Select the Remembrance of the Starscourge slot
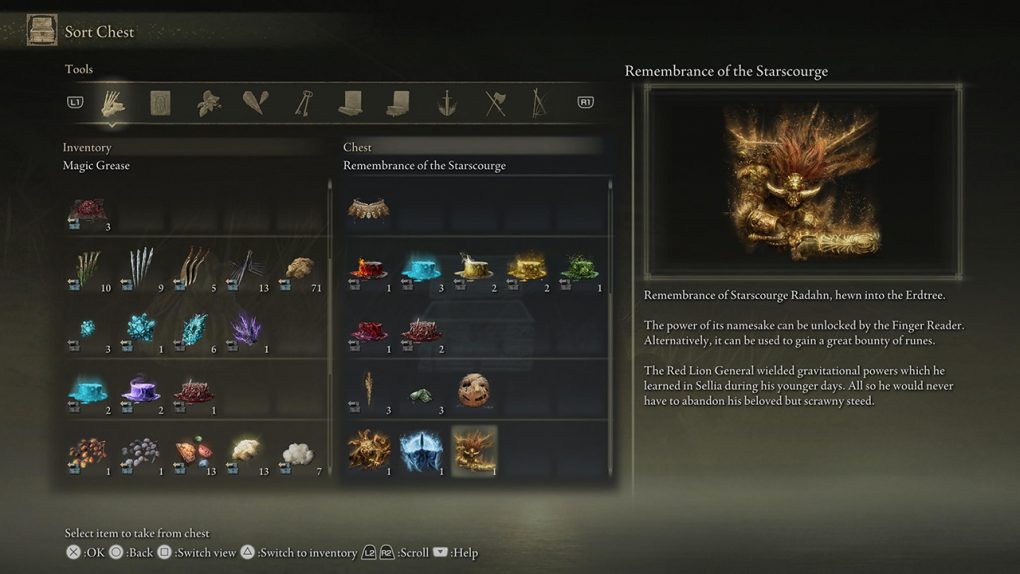The width and height of the screenshot is (1020, 574). tap(474, 450)
